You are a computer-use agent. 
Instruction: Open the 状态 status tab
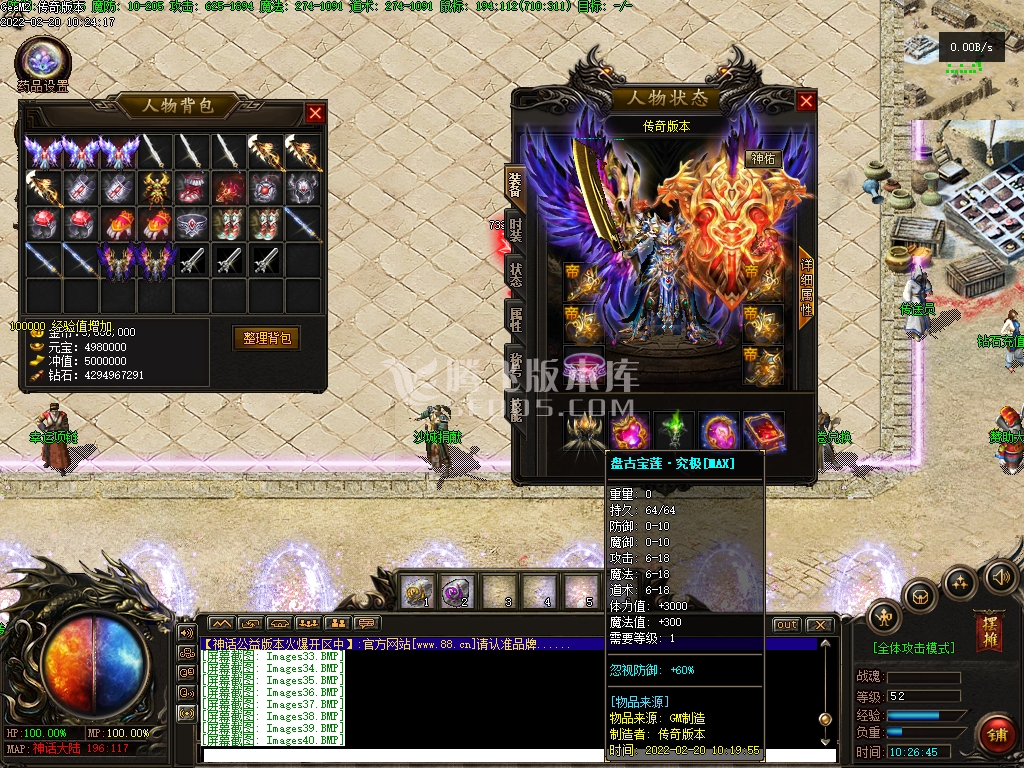pos(515,273)
